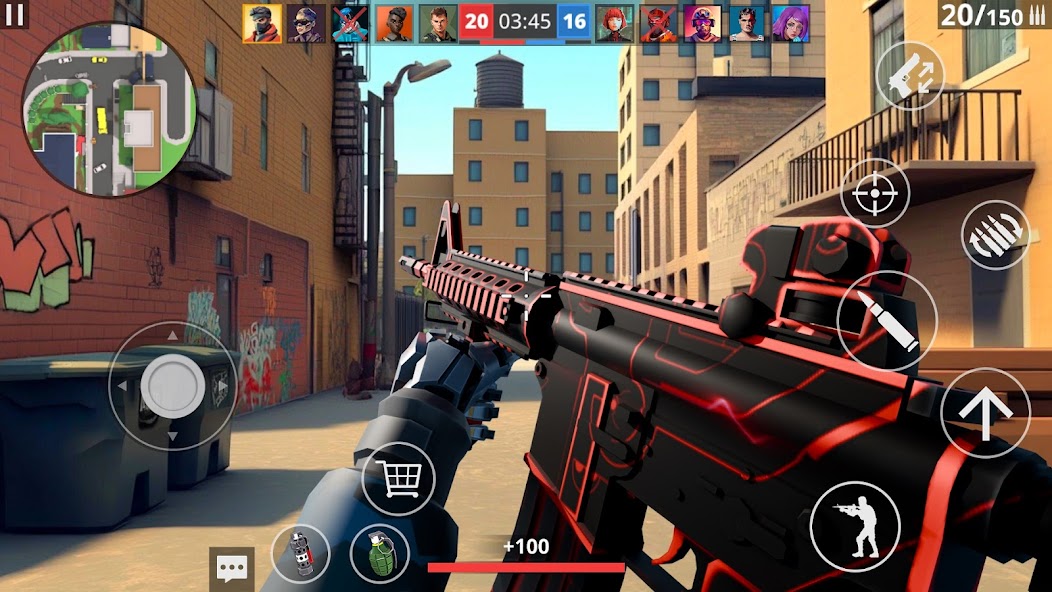Tap the circular minimap
This screenshot has height=592, width=1052.
click(110, 110)
